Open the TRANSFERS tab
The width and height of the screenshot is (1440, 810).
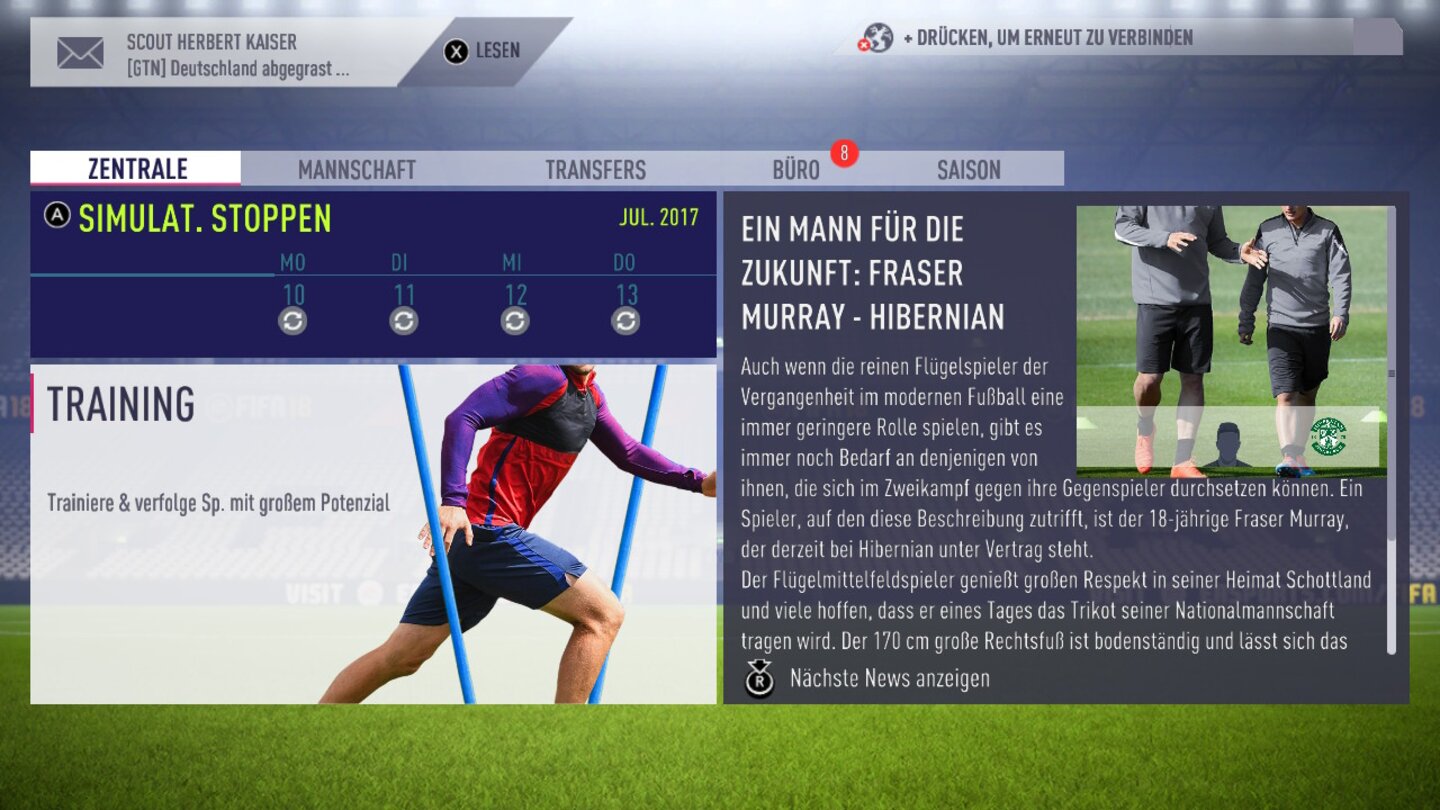click(595, 169)
